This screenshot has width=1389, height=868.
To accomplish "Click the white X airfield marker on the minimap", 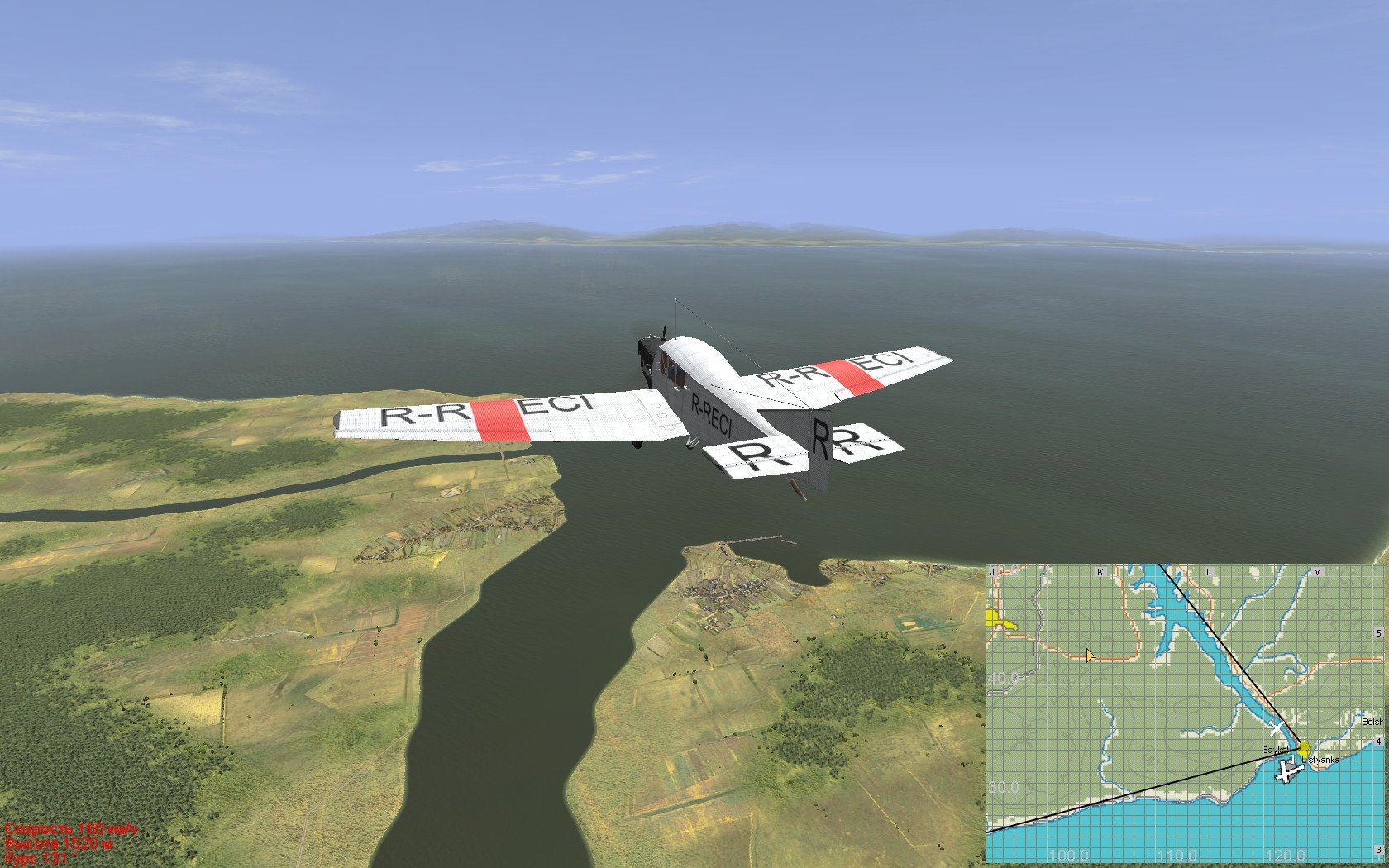I will pos(1277,728).
